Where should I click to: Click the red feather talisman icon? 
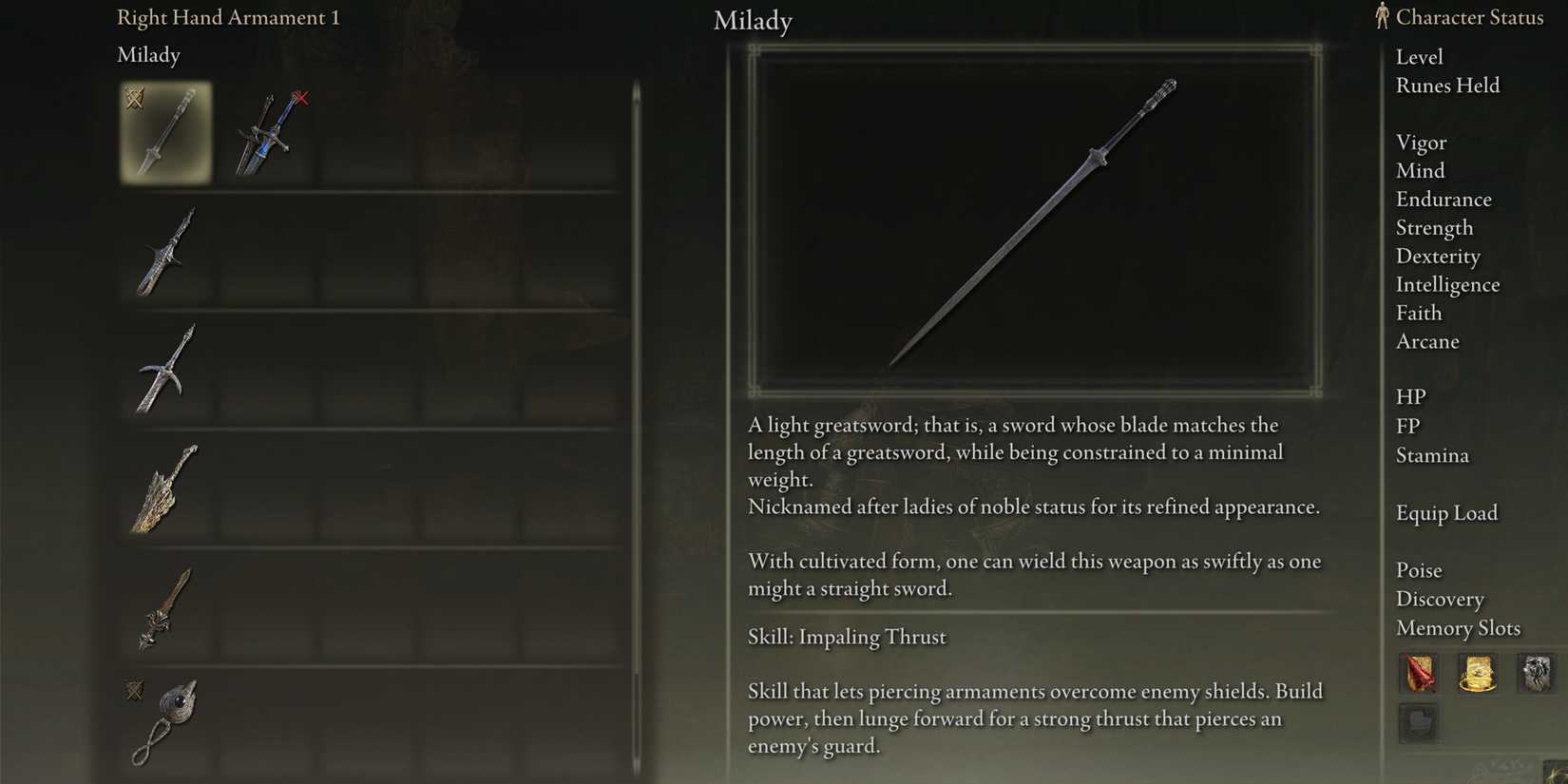click(x=1418, y=674)
